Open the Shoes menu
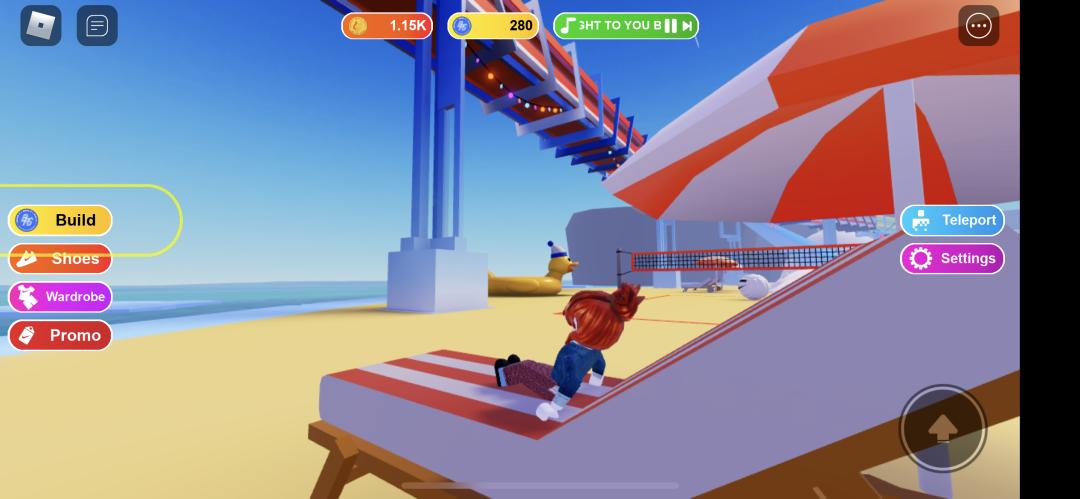The image size is (1080, 499). [x=60, y=259]
